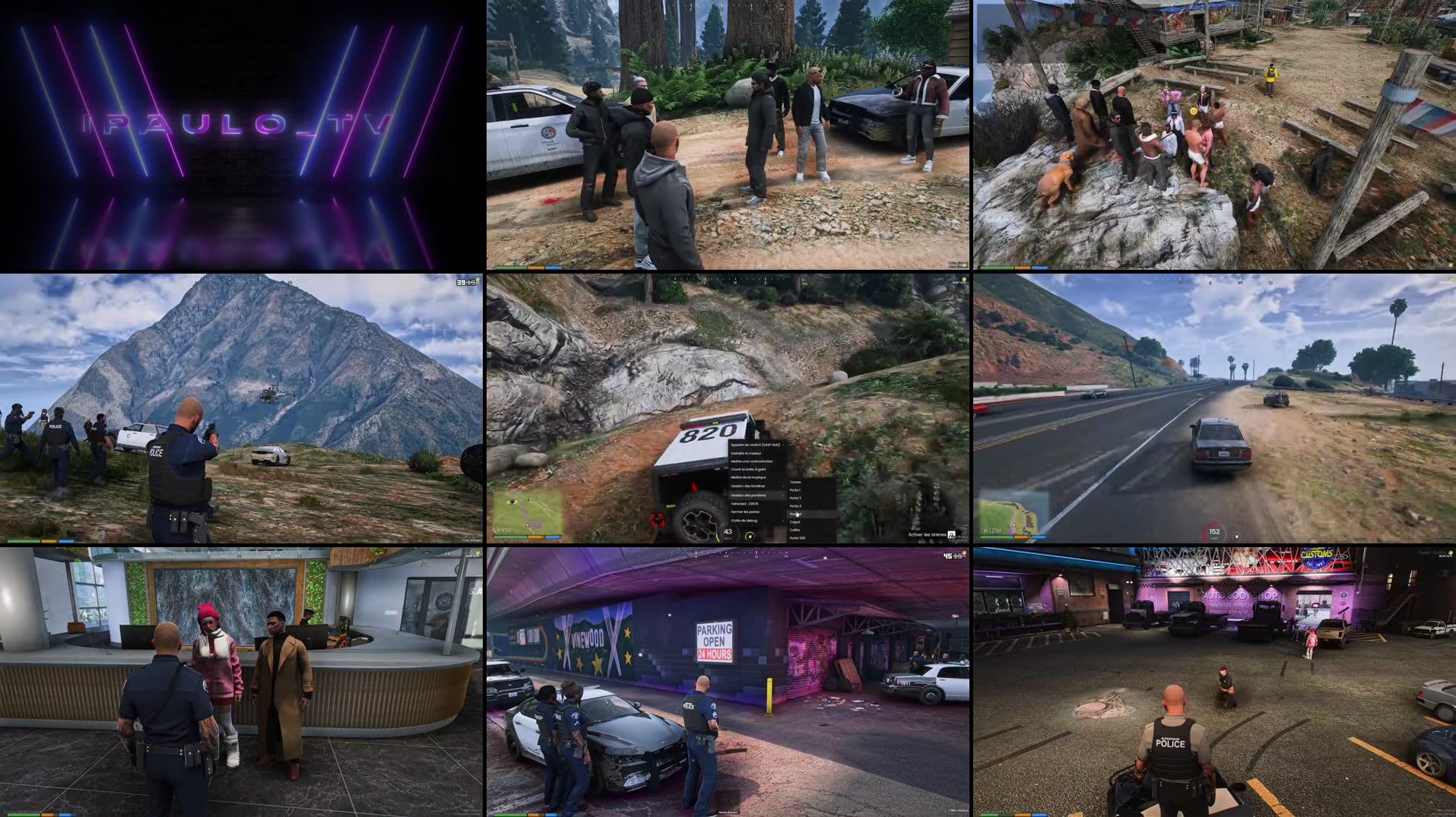The height and width of the screenshot is (817, 1456).
Task: Choose the "Mettre une contravention" menu entry
Action: pos(752,461)
